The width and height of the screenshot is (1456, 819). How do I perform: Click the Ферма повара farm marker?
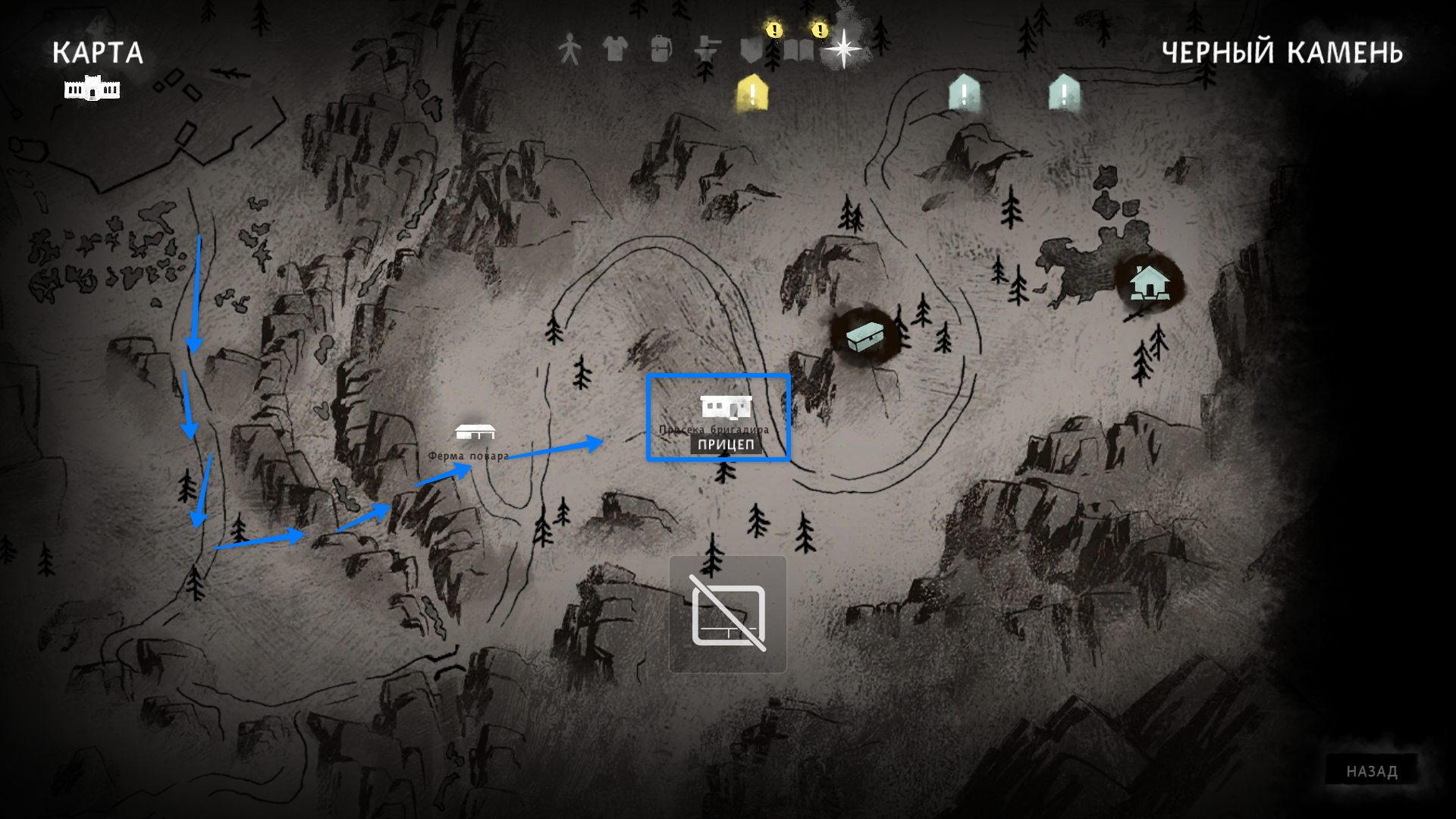(475, 433)
